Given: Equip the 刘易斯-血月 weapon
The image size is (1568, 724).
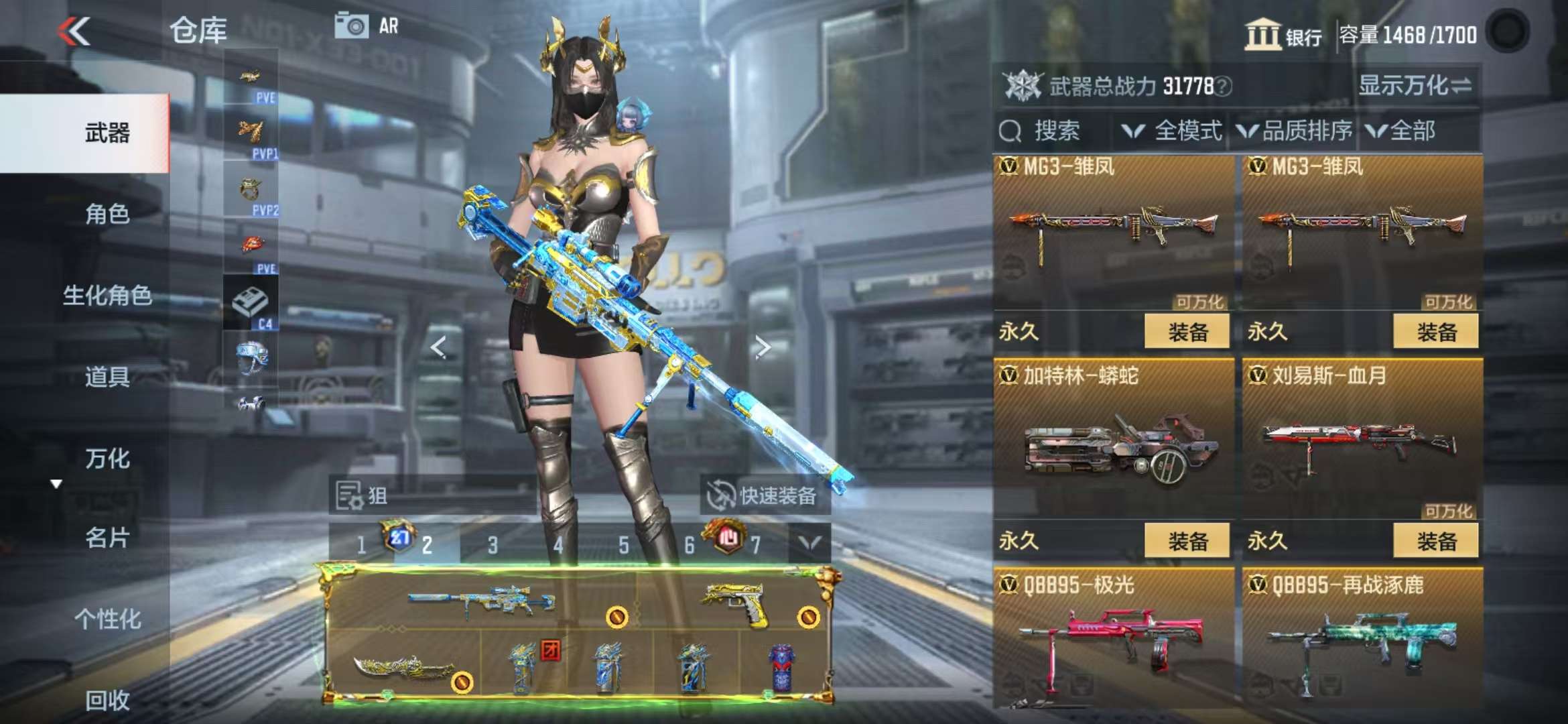Looking at the screenshot, I should (x=1435, y=541).
